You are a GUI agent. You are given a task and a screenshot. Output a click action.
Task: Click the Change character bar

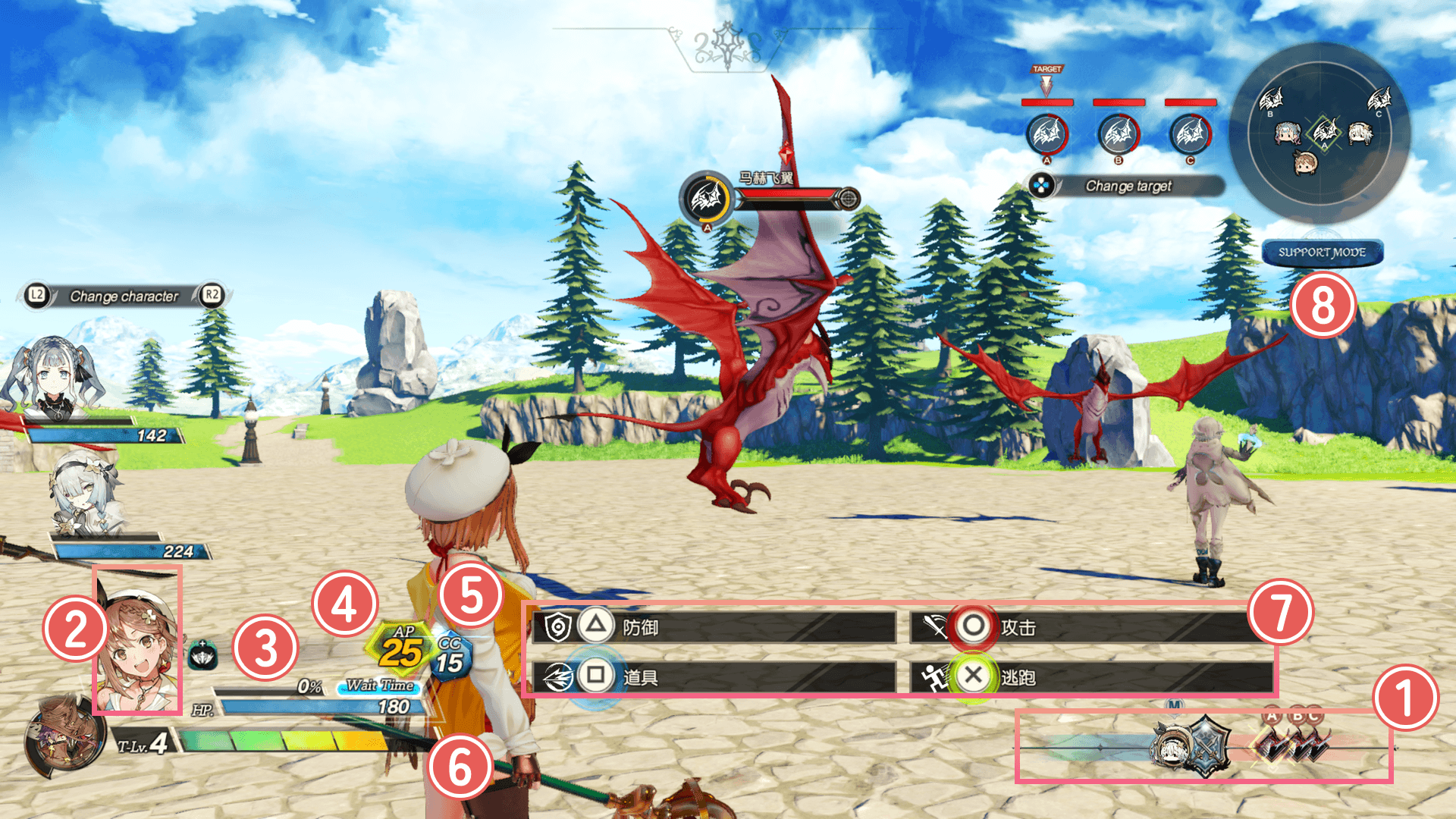pos(124,296)
